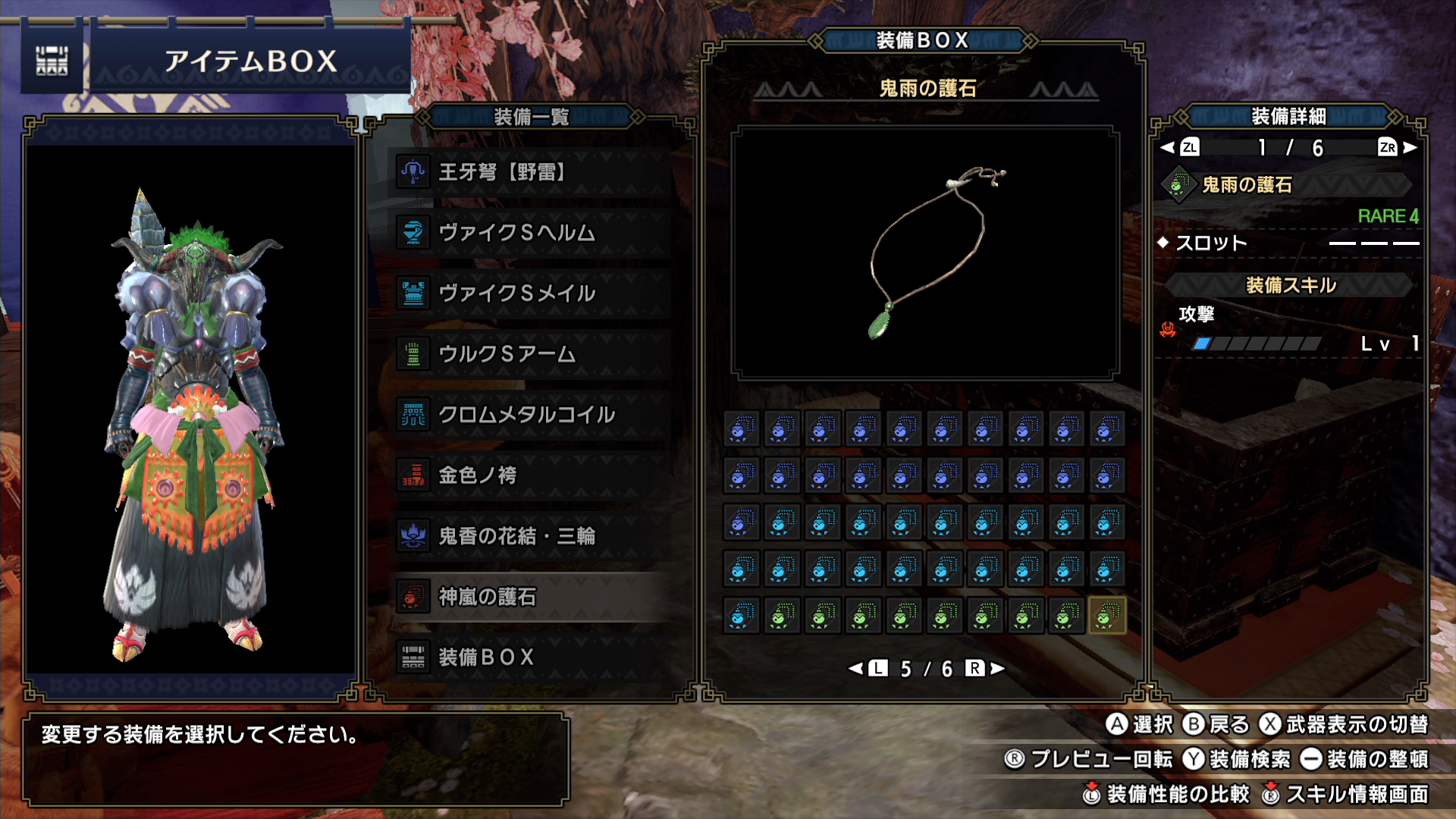
Task: Go to the next equipment box page
Action: [x=985, y=668]
